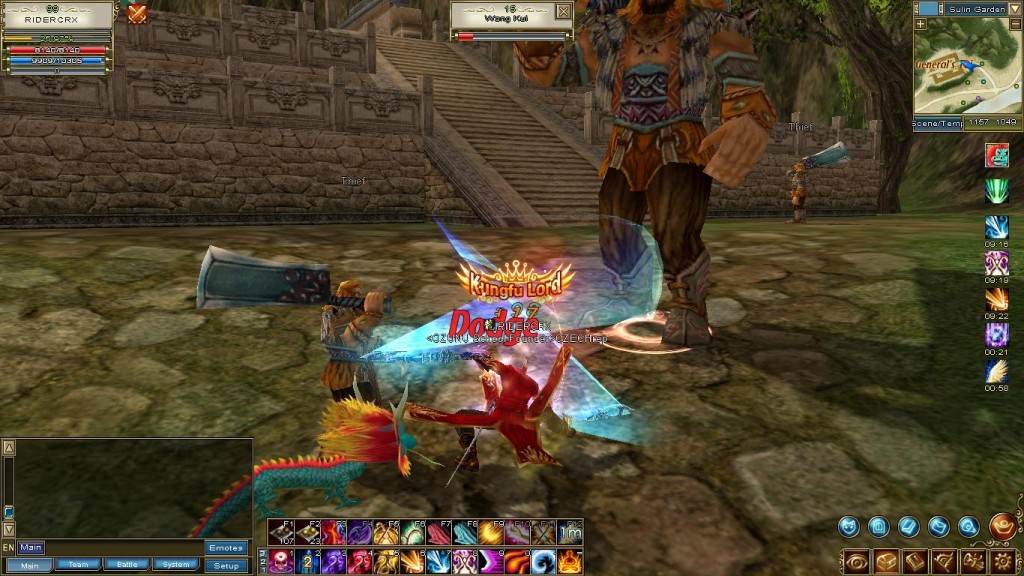
Task: Click the green monster face buff icon
Action: tap(997, 156)
